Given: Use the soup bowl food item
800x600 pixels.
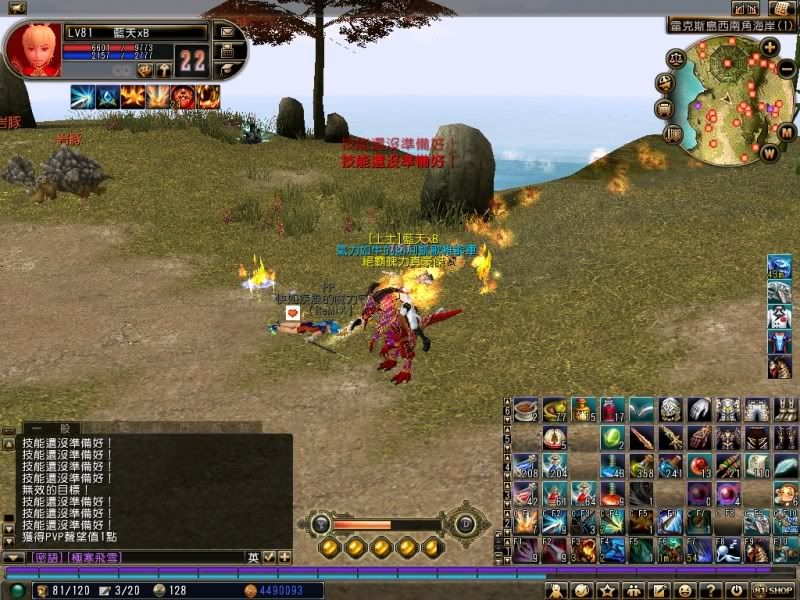Looking at the screenshot, I should (525, 409).
